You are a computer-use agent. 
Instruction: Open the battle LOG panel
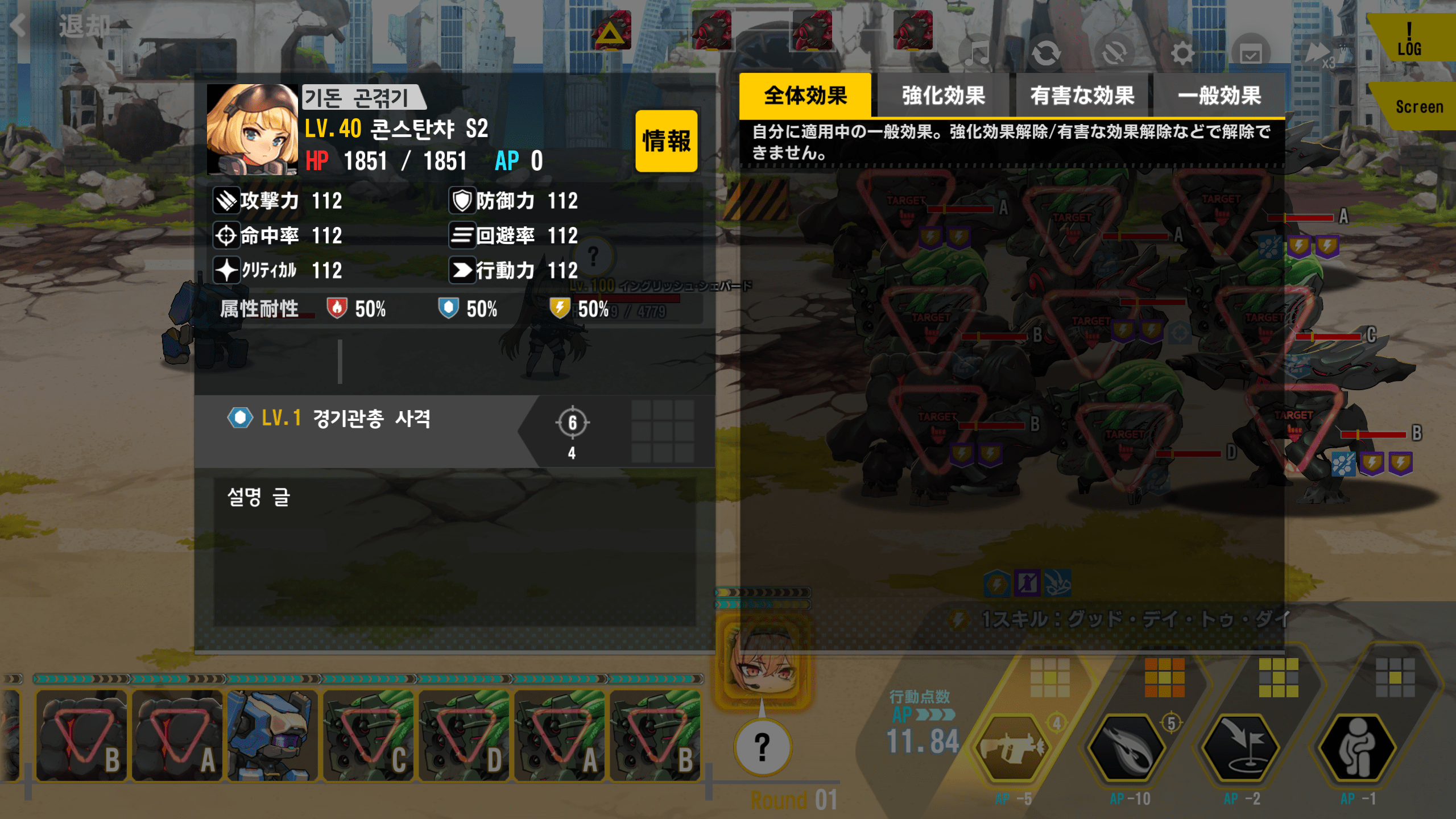[1410, 39]
